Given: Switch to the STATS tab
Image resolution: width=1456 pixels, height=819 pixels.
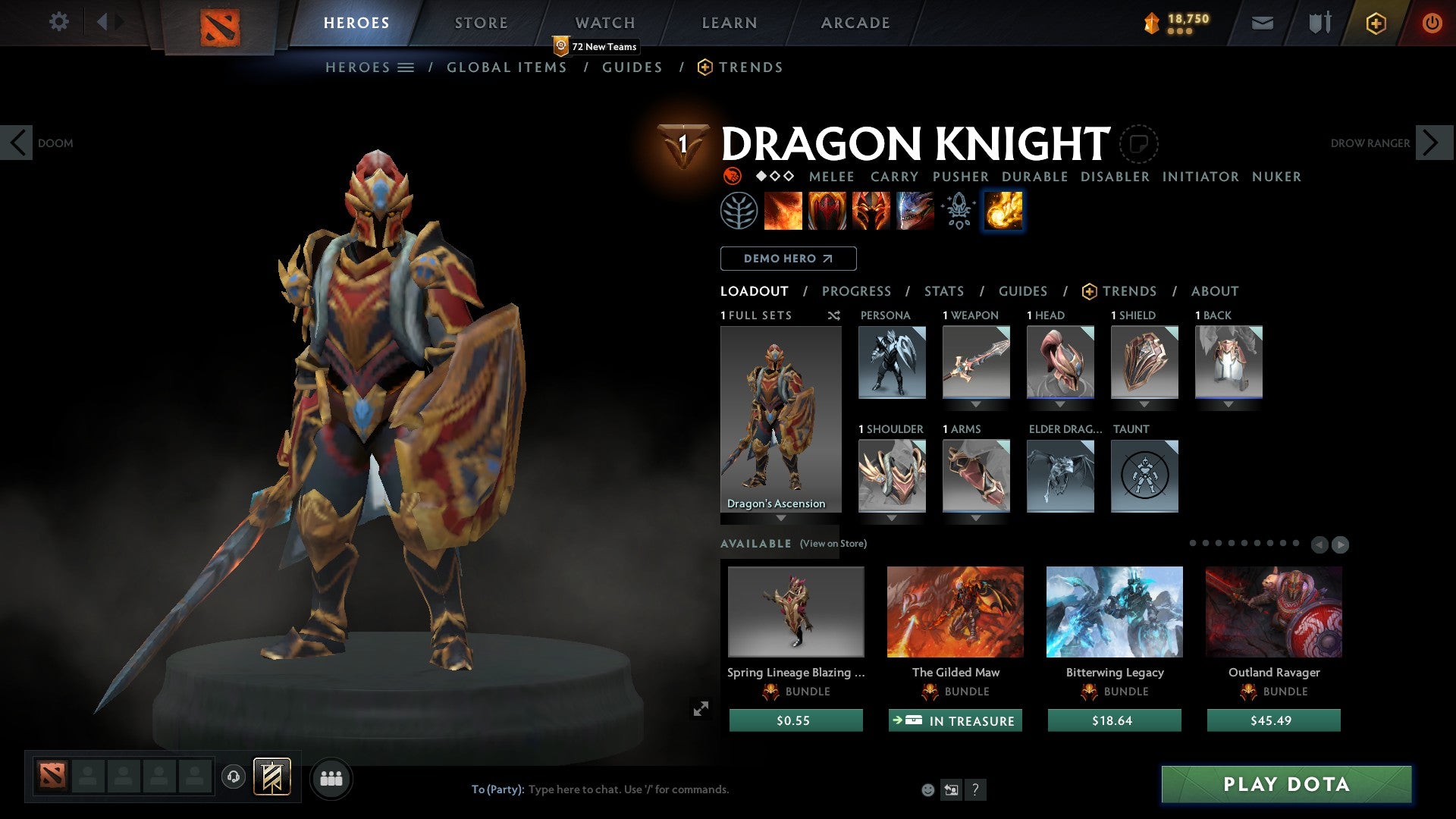Looking at the screenshot, I should tap(943, 291).
